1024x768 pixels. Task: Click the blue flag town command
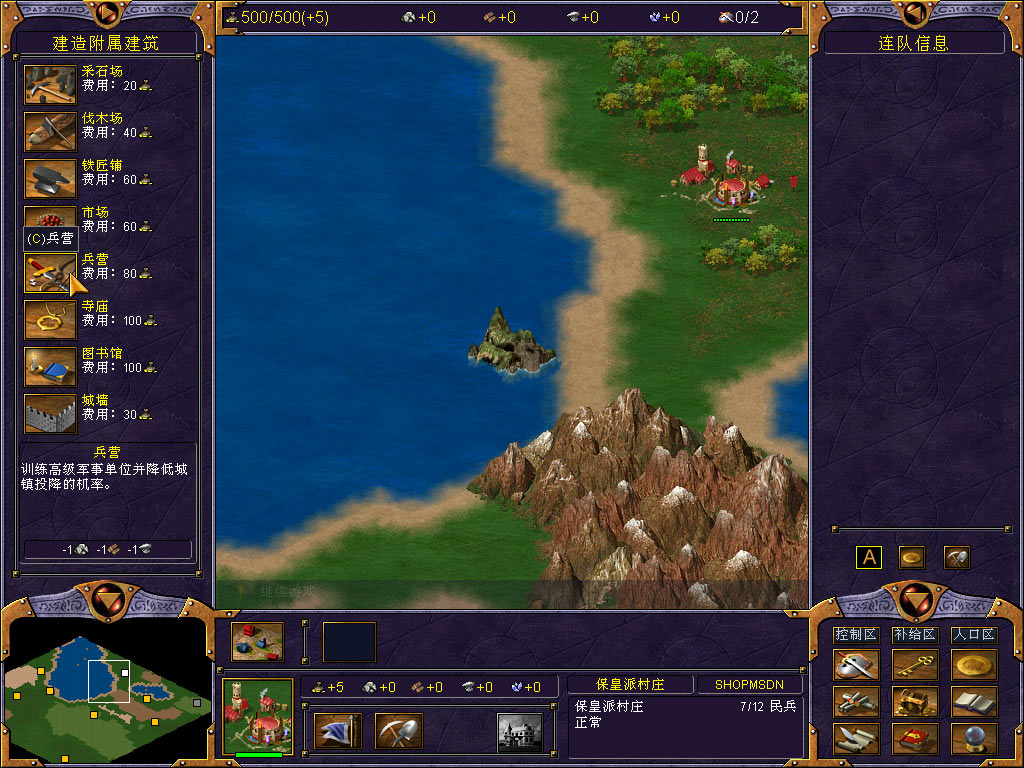pos(337,731)
